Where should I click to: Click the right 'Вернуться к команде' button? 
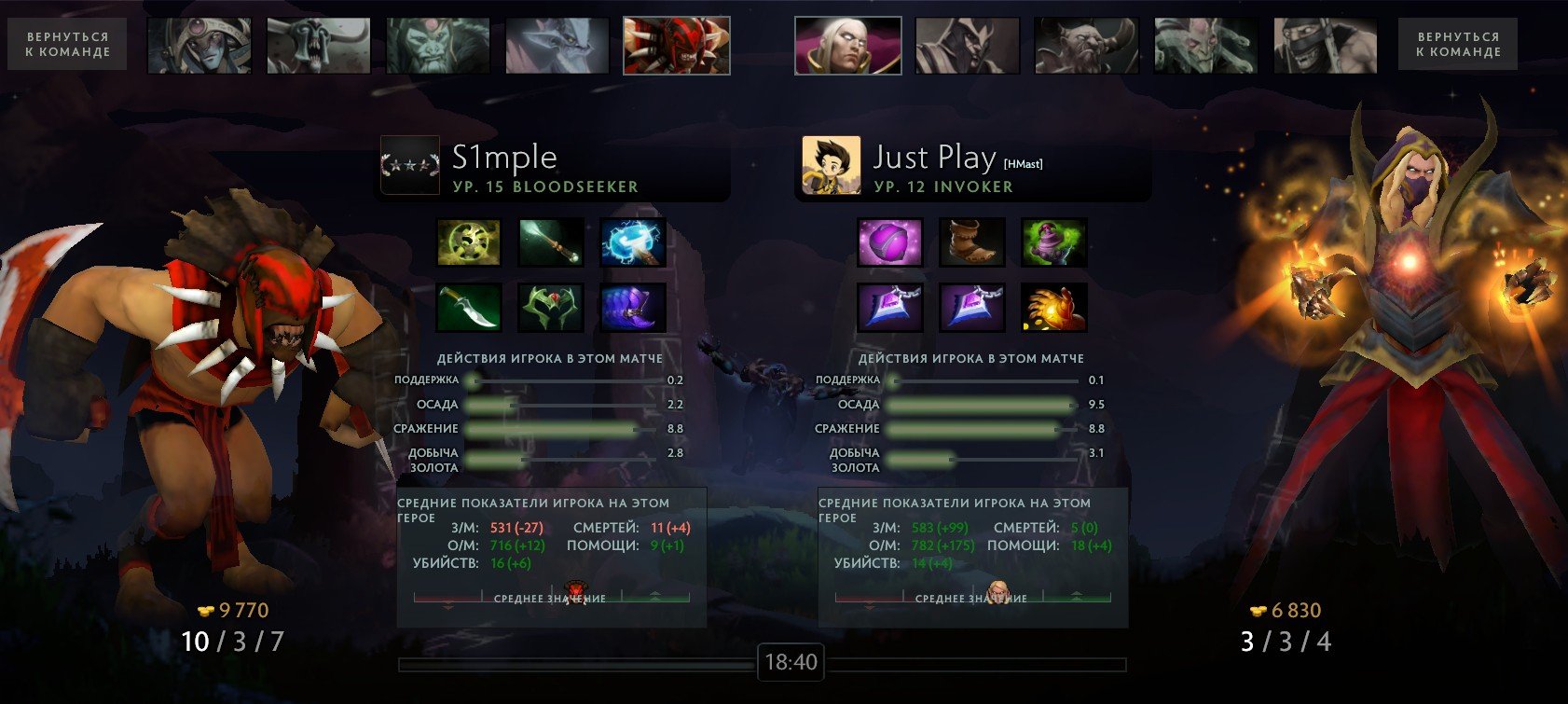pos(1457,45)
